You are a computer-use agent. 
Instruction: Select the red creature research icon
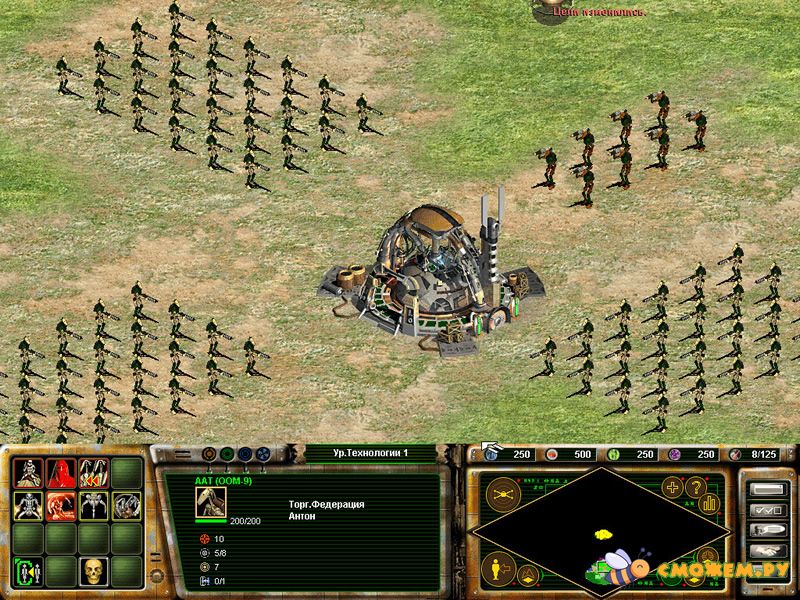click(x=62, y=506)
